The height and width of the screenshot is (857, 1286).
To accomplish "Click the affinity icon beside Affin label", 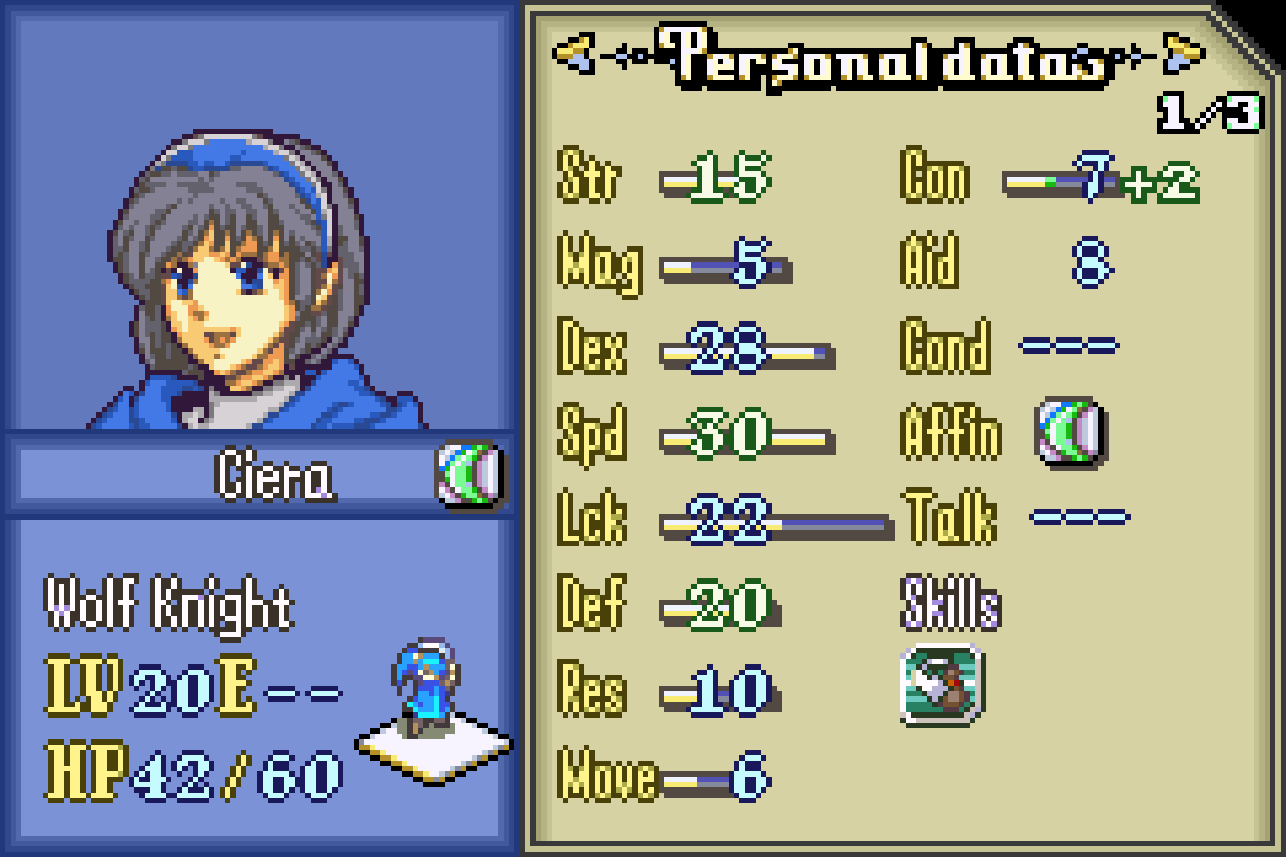I will 1069,433.
